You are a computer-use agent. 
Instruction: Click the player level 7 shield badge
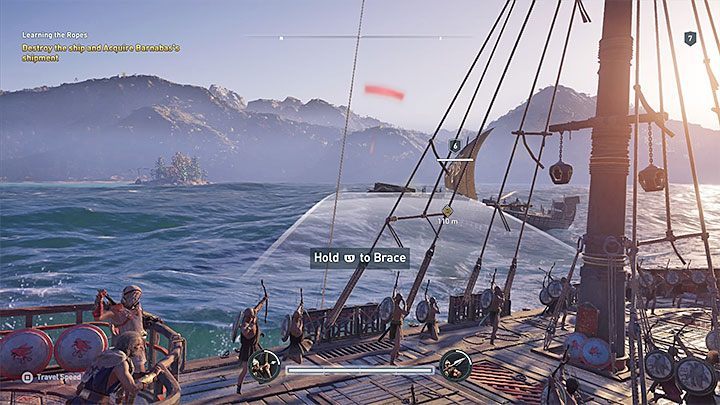(x=690, y=38)
